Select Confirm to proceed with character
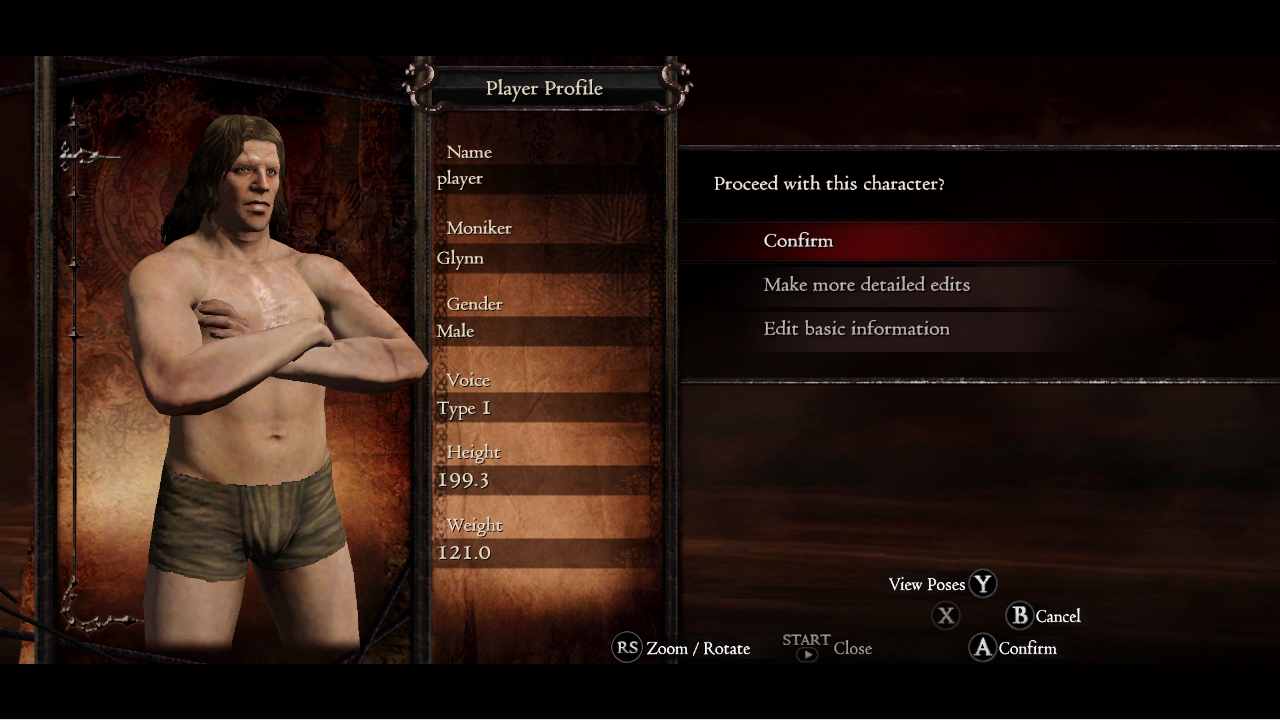1280x720 pixels. [798, 241]
